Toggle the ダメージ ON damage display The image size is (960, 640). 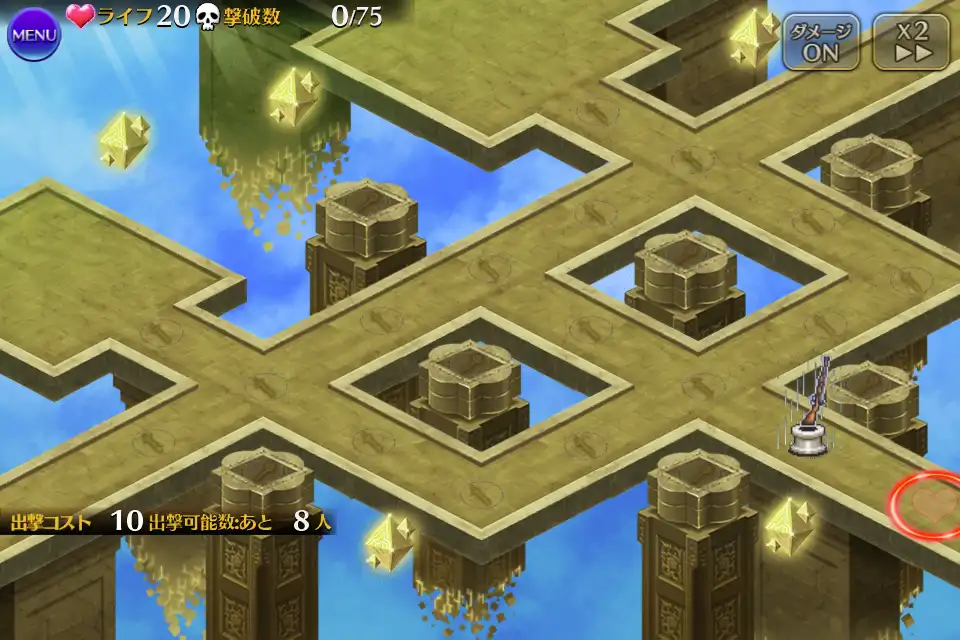pos(821,42)
